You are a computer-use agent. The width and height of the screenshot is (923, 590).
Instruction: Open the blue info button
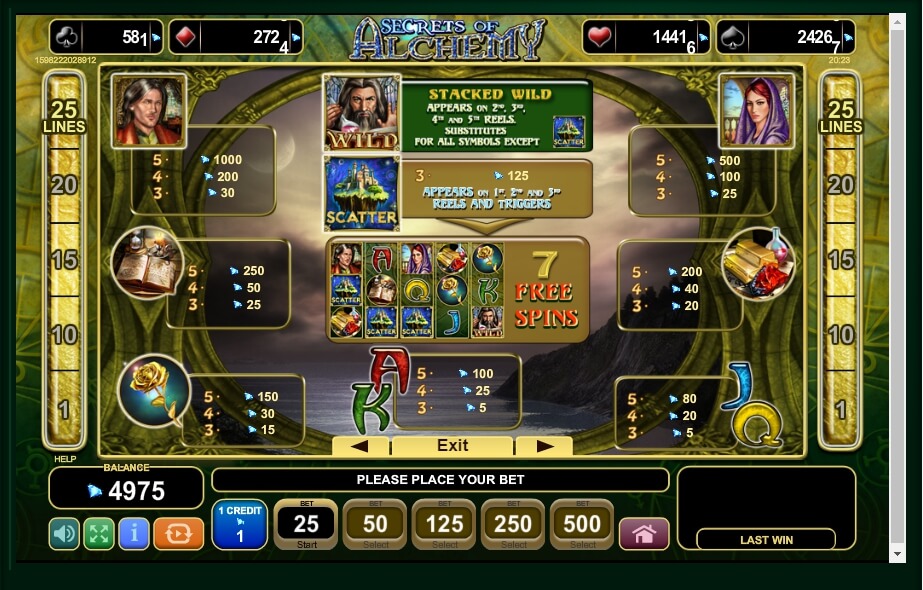[x=133, y=534]
